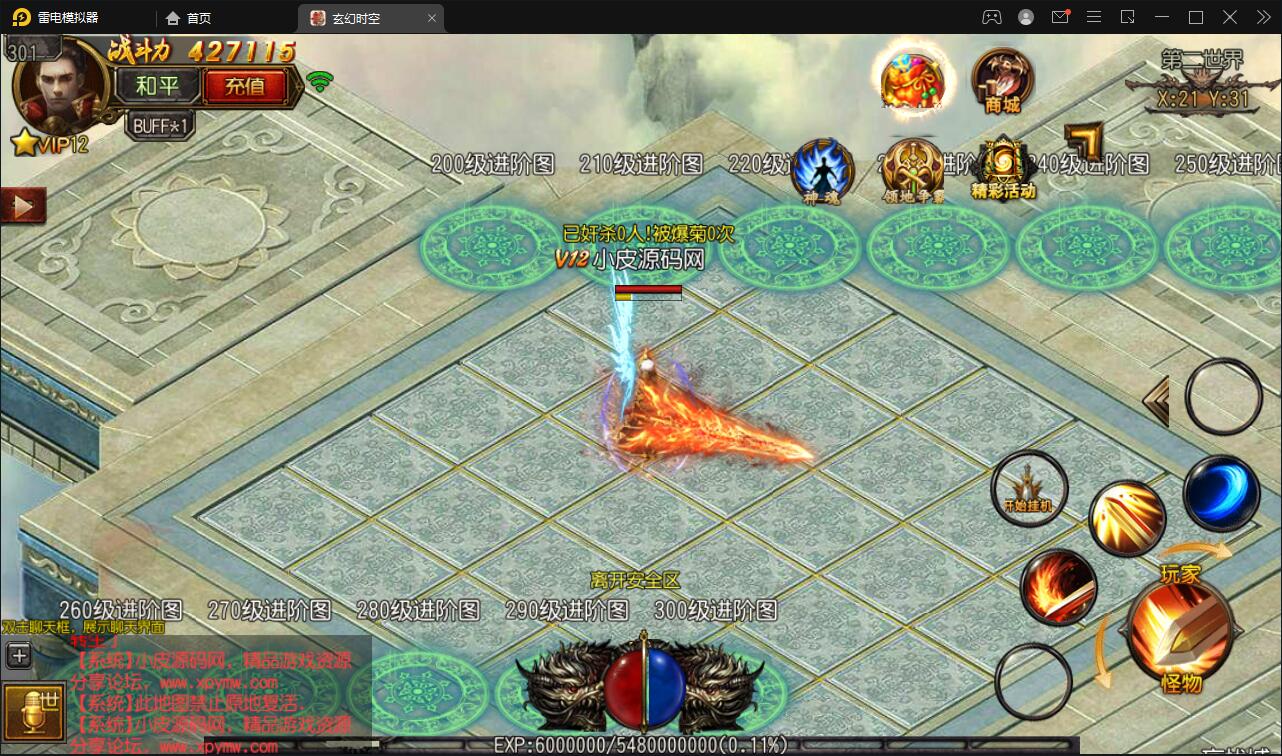Image resolution: width=1282 pixels, height=756 pixels.
Task: Click the glowing gift pack icon
Action: [x=911, y=78]
